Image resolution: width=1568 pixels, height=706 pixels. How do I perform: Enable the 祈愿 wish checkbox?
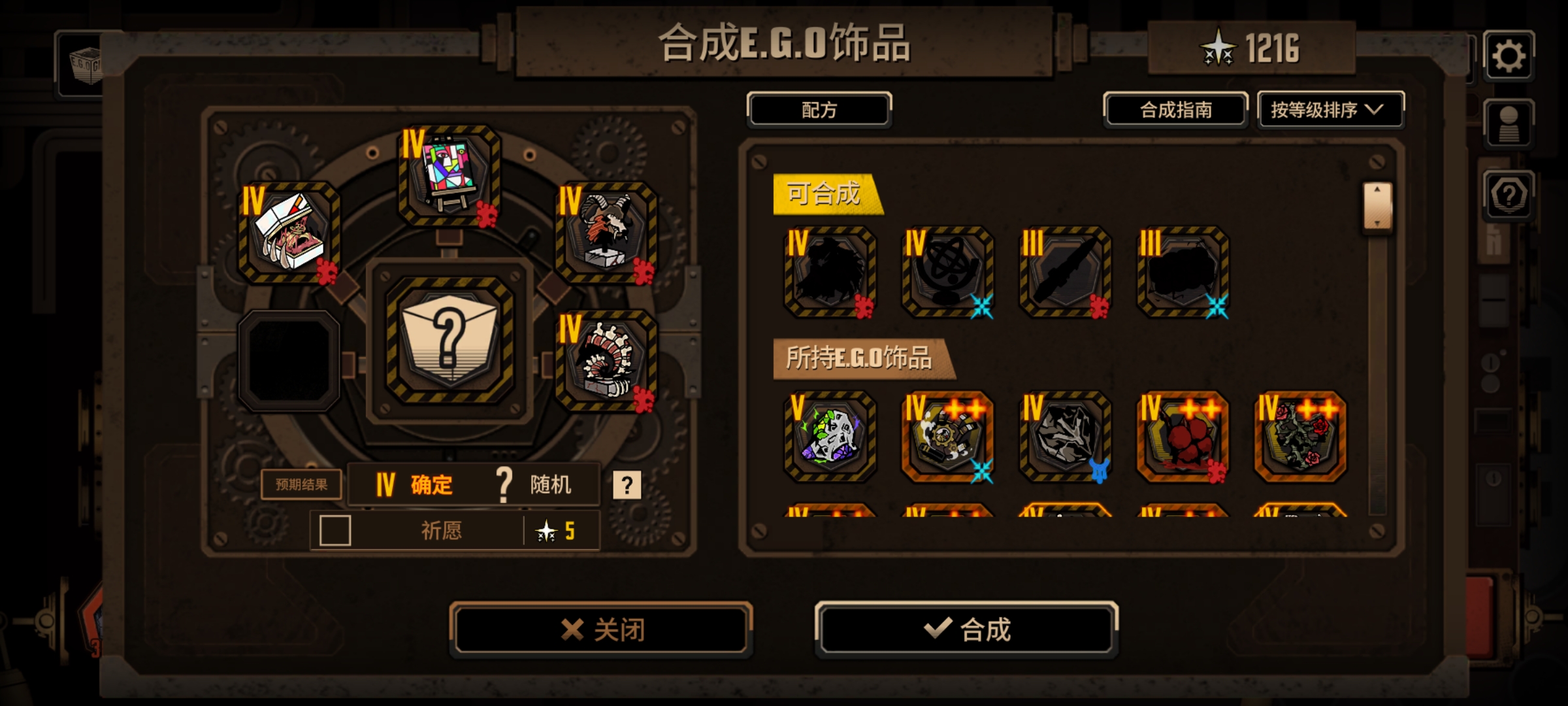tap(335, 531)
